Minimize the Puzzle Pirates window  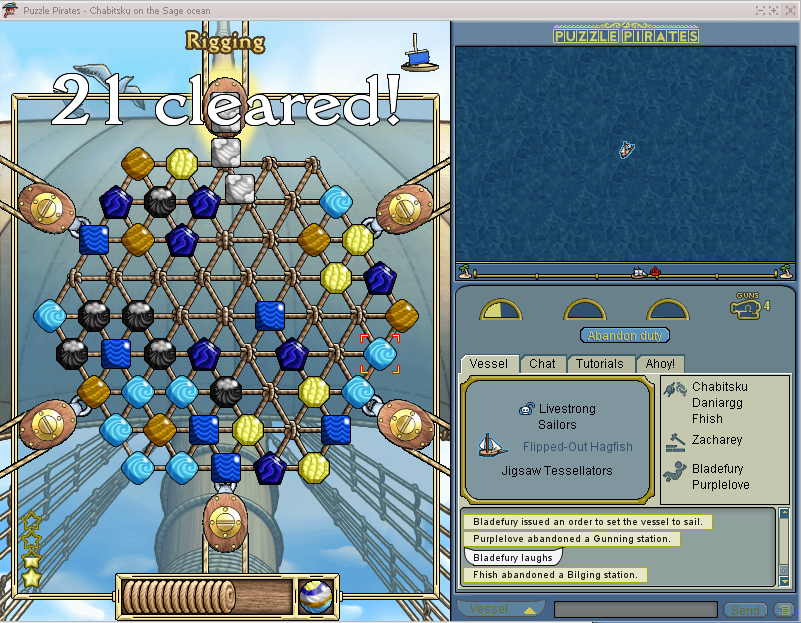click(761, 10)
